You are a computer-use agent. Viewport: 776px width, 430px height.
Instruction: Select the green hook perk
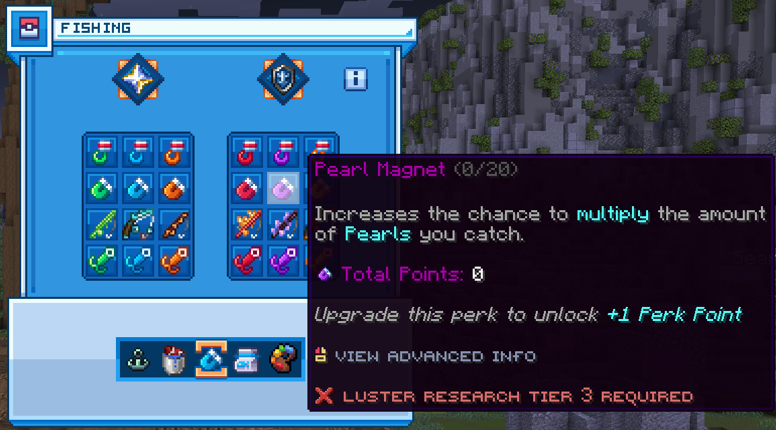[x=103, y=153]
